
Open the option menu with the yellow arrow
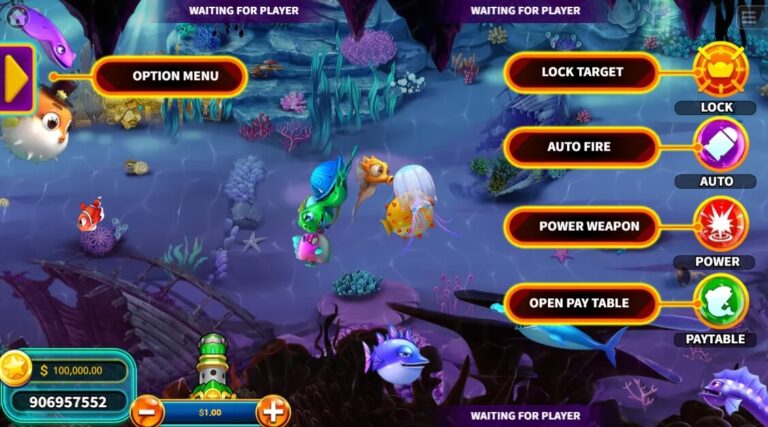pos(17,79)
